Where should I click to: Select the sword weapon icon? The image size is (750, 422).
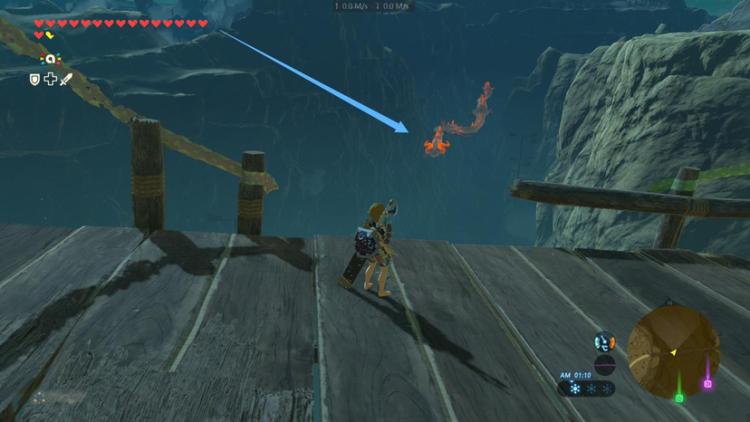[x=67, y=79]
